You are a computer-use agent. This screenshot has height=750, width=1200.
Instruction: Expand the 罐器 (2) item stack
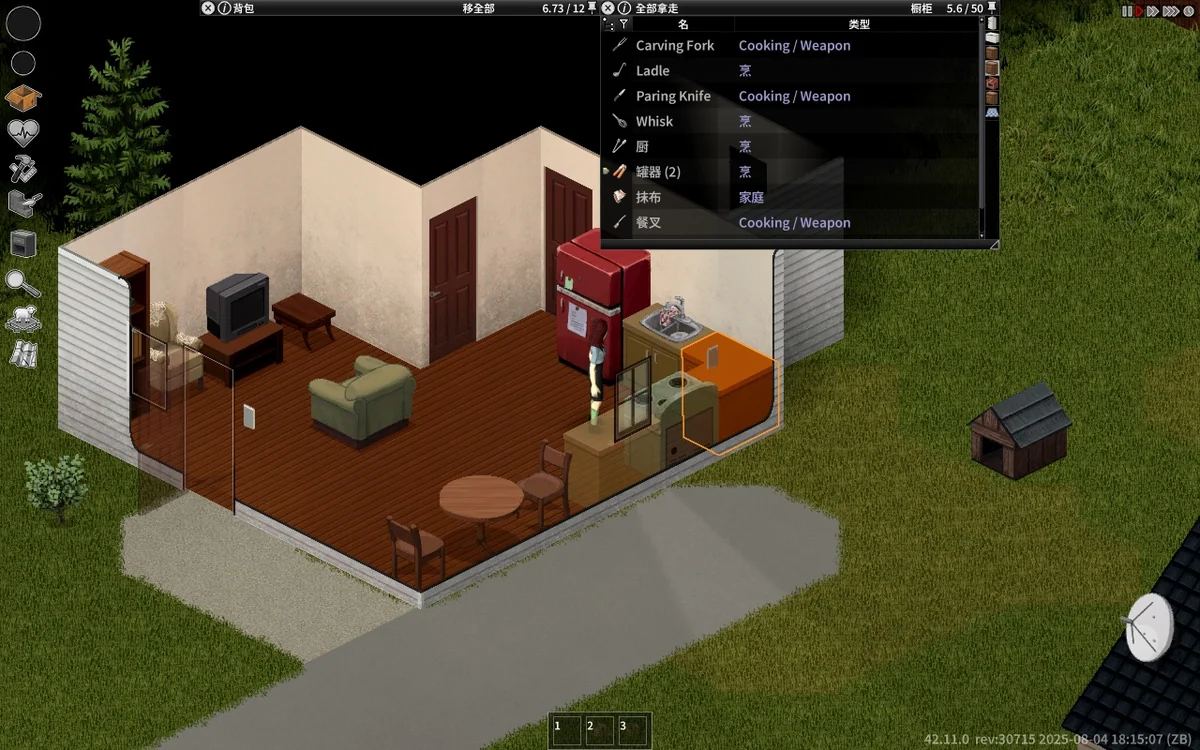[606, 172]
